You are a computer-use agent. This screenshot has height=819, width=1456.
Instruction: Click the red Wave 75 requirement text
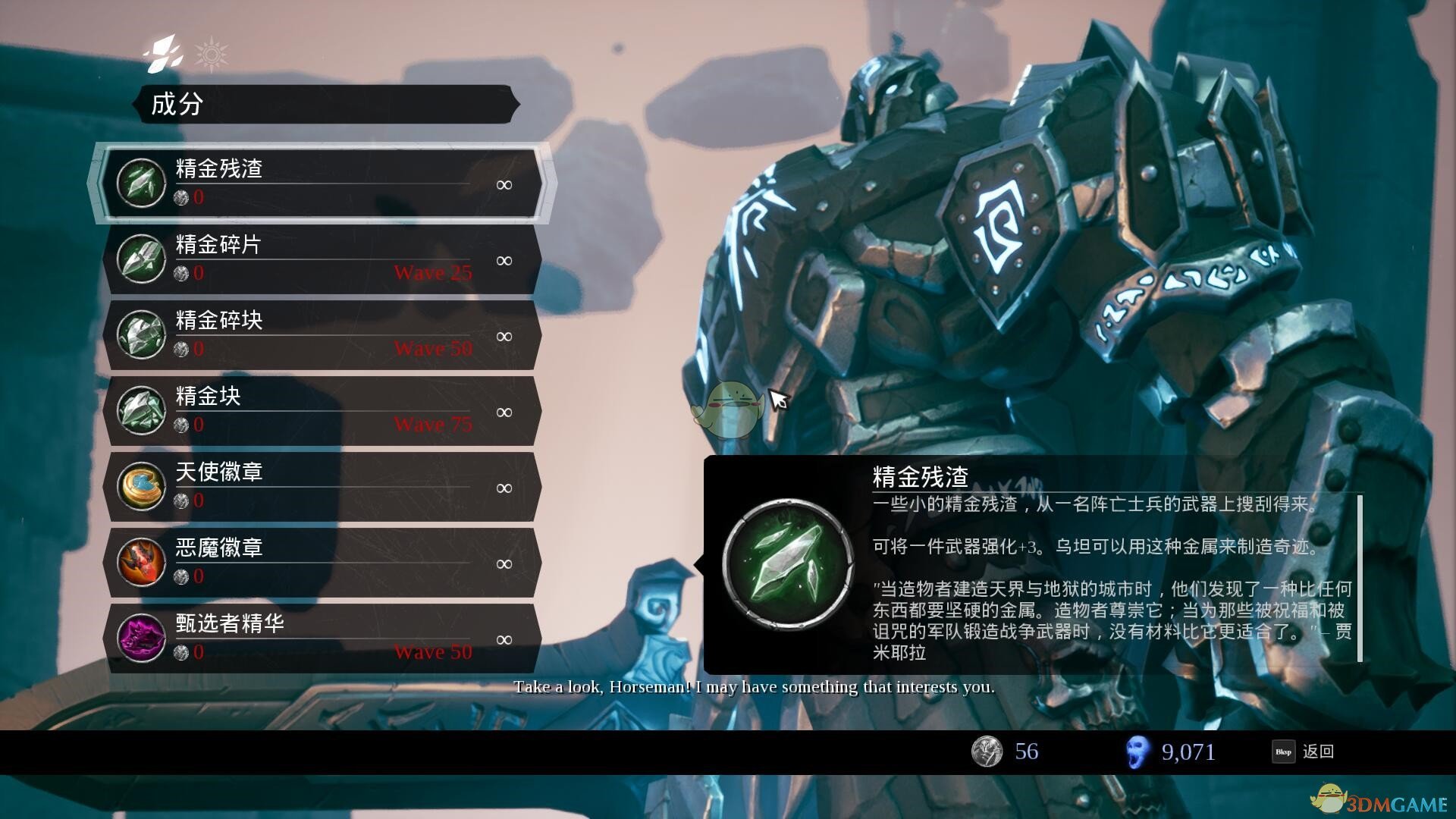(434, 425)
